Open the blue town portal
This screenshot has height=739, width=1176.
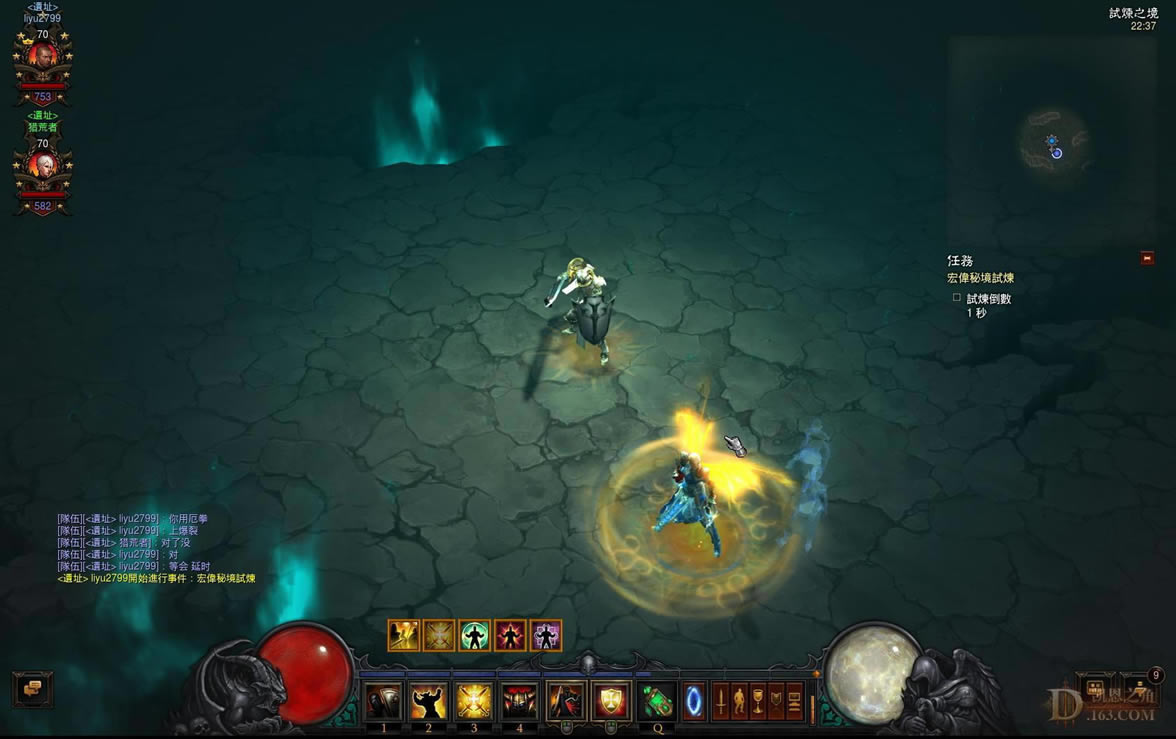[x=693, y=702]
